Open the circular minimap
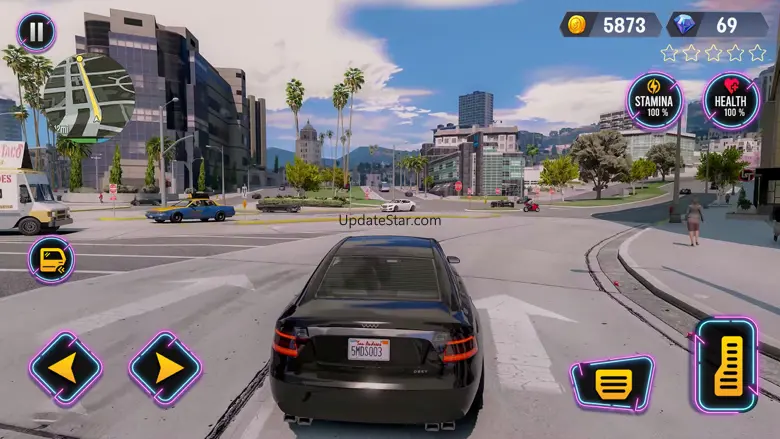Viewport: 780px width, 439px height. pyautogui.click(x=89, y=98)
